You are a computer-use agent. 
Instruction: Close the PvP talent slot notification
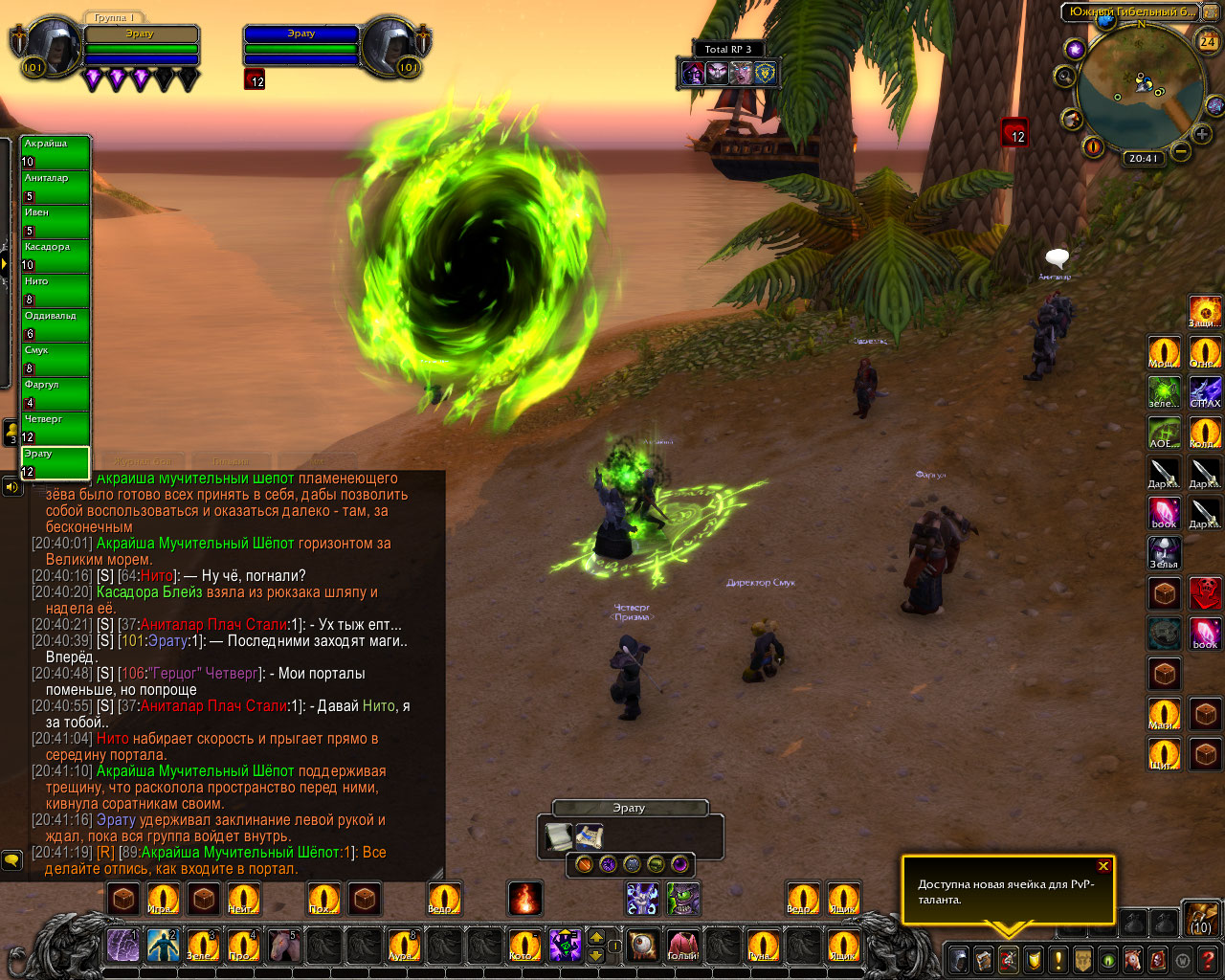[1103, 866]
